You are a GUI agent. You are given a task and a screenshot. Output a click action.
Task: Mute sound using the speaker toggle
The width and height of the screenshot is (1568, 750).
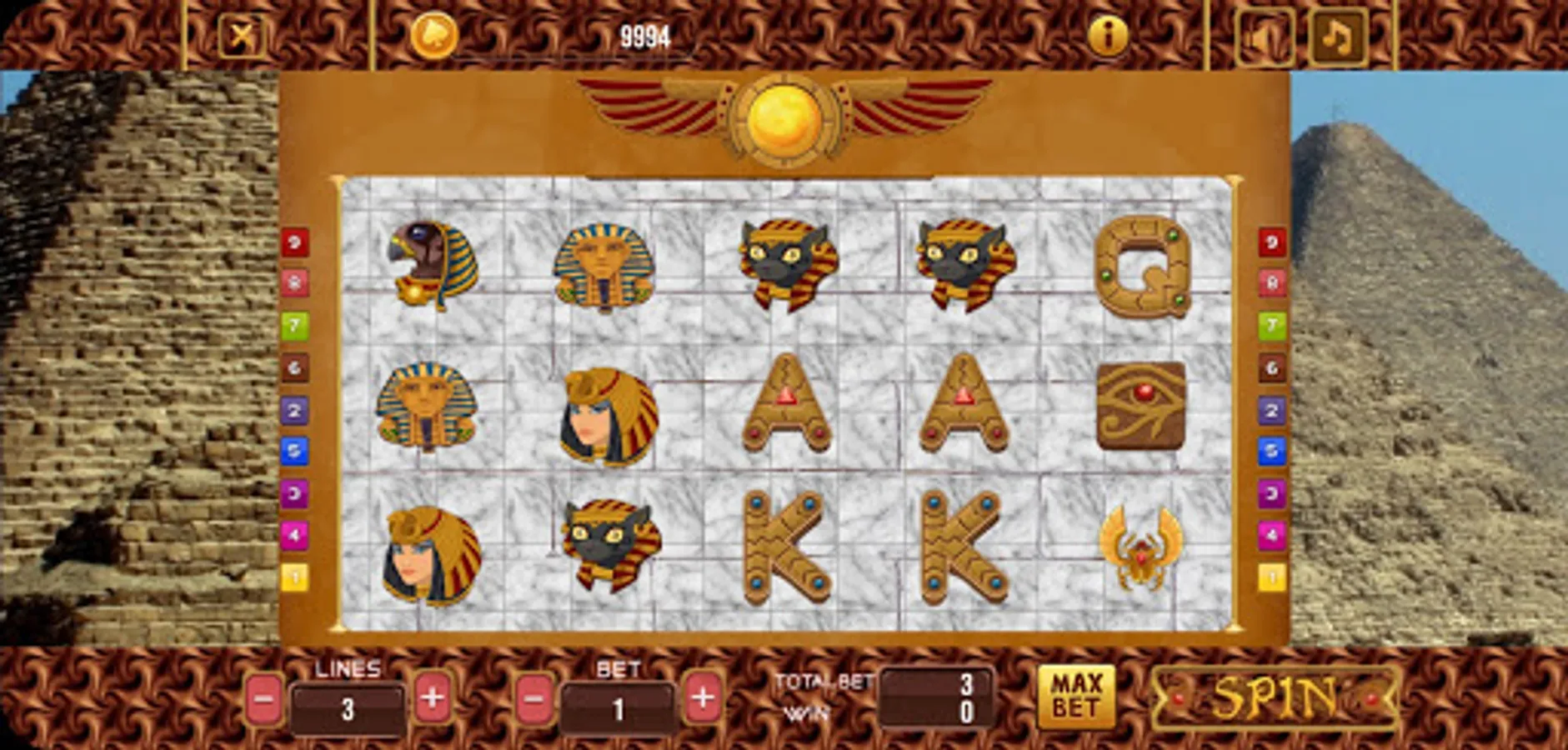click(x=1264, y=37)
